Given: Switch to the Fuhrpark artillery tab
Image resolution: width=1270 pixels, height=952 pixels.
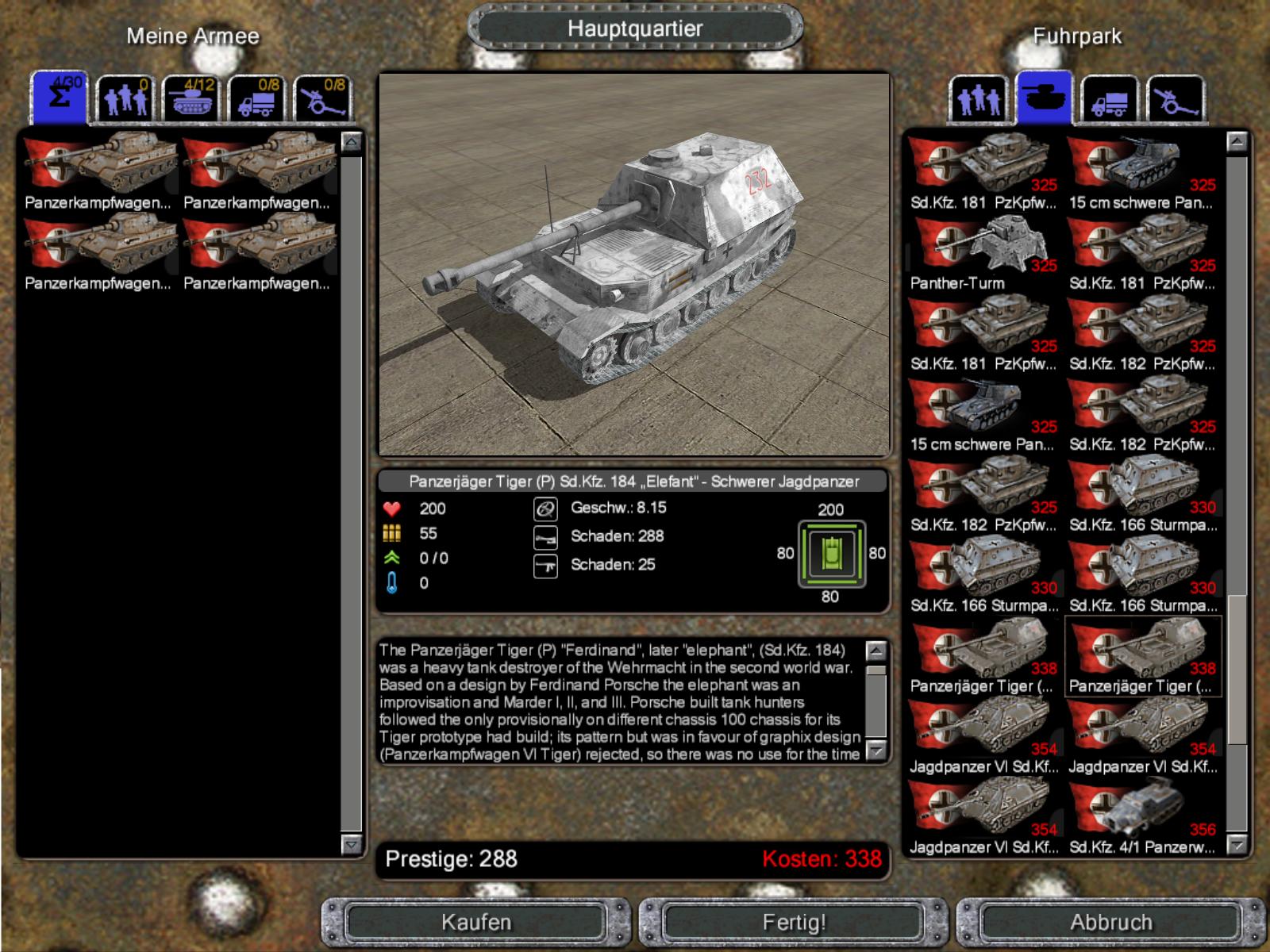Looking at the screenshot, I should click(1176, 100).
